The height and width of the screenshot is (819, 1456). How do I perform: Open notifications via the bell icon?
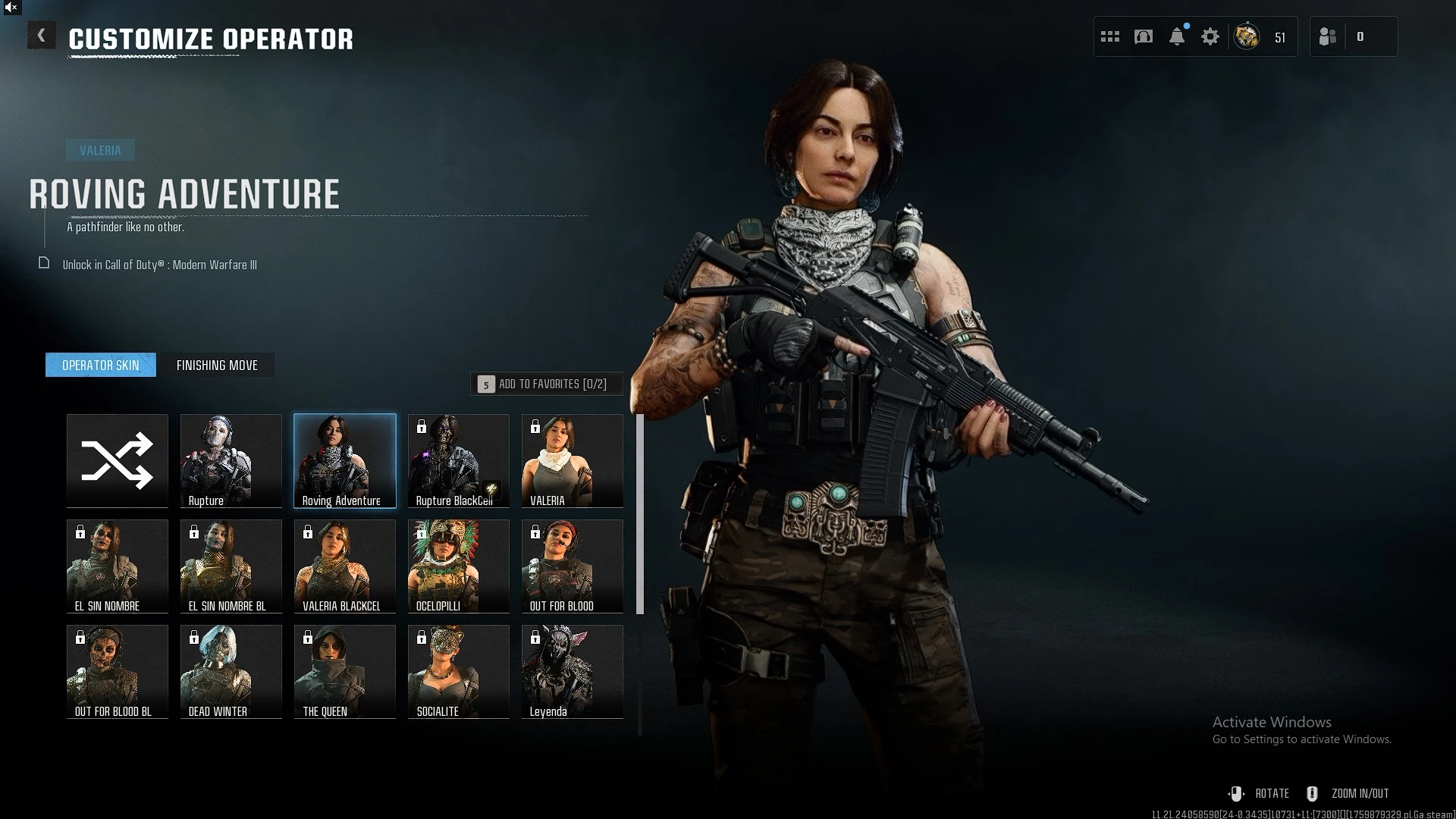(x=1177, y=36)
